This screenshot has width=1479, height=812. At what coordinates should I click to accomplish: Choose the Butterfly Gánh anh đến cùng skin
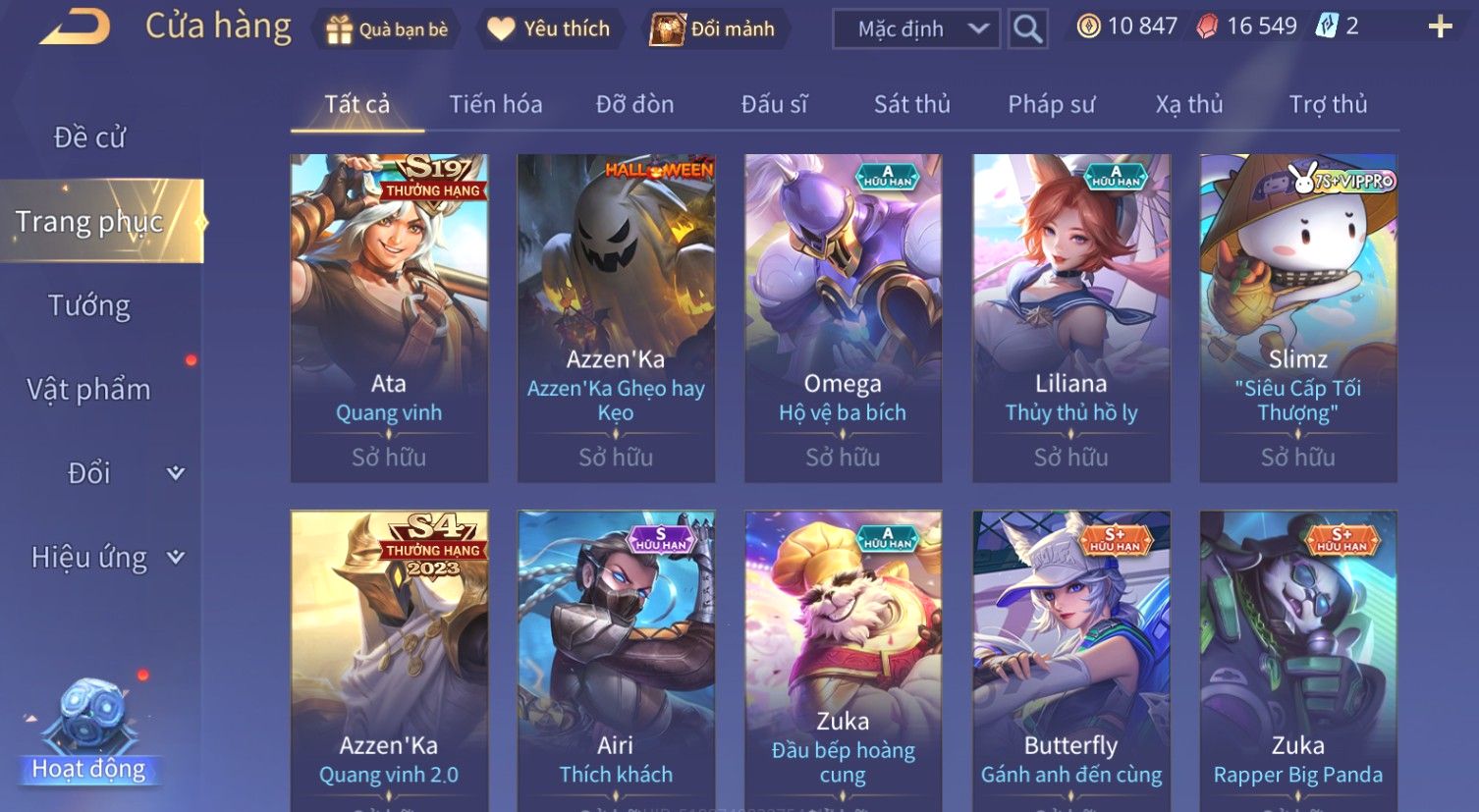pos(1070,658)
